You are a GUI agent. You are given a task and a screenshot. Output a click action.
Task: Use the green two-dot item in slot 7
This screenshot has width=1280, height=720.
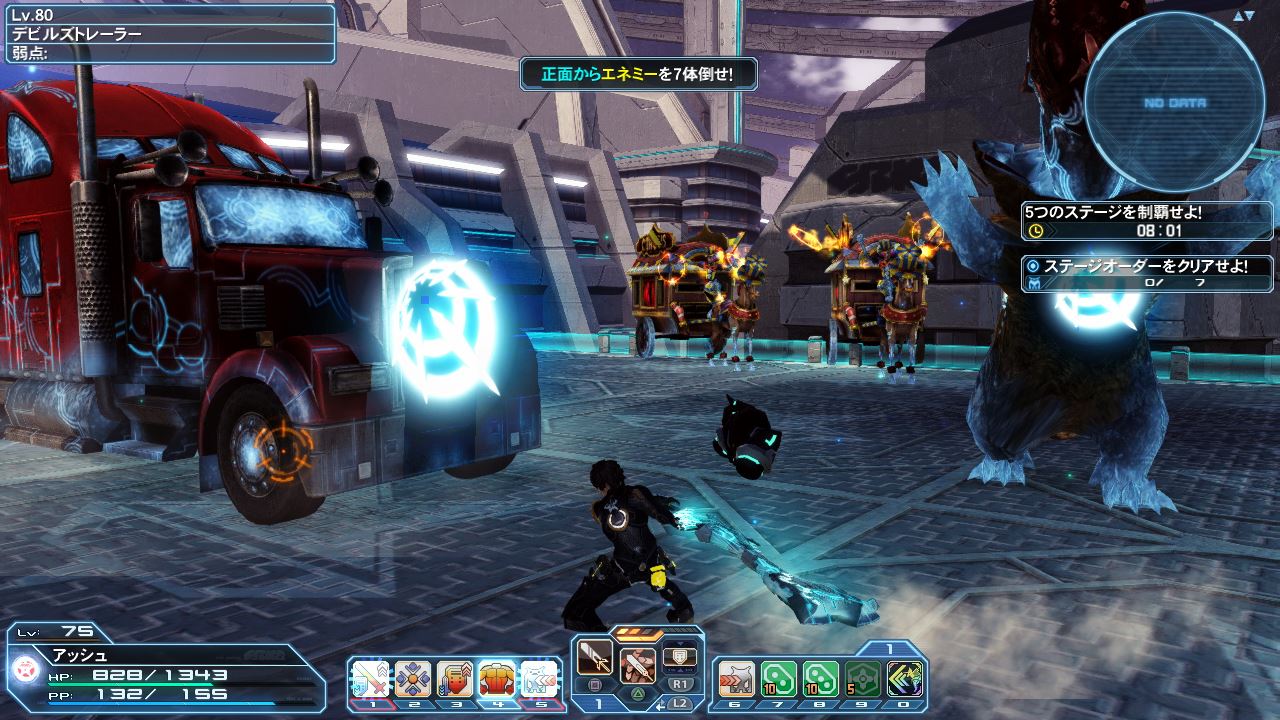(778, 678)
